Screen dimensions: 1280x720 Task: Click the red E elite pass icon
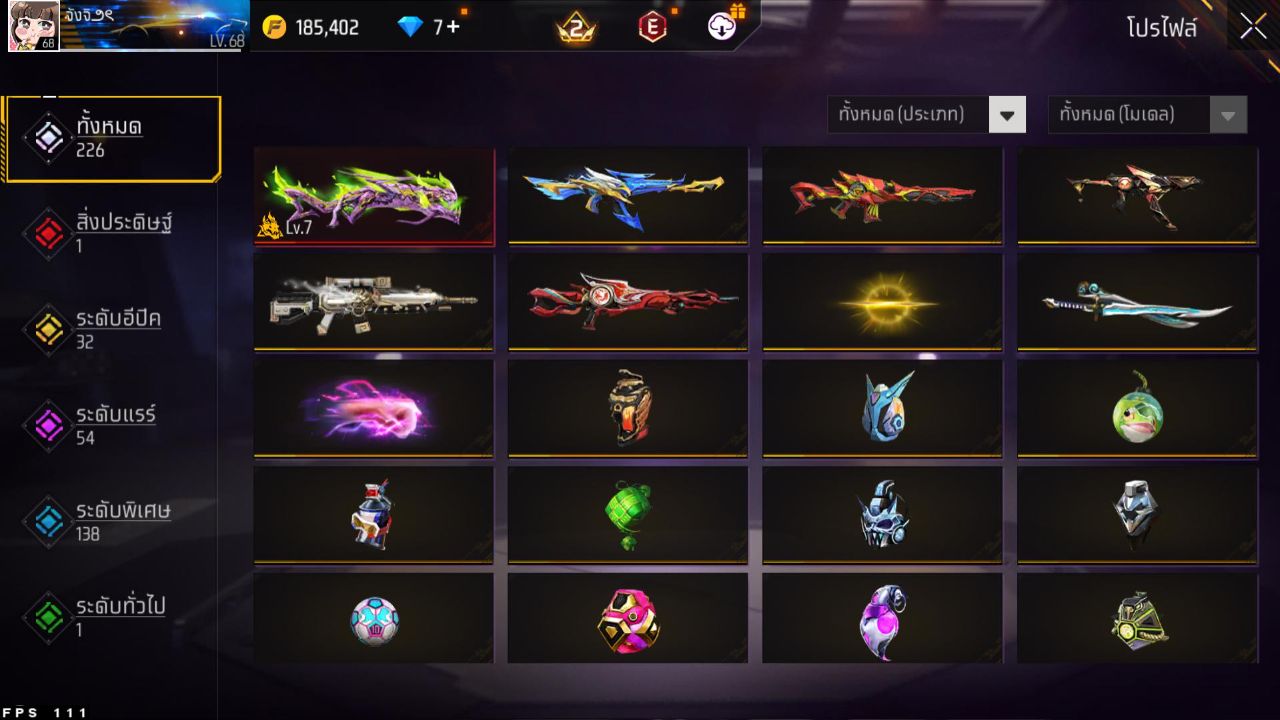[x=654, y=27]
